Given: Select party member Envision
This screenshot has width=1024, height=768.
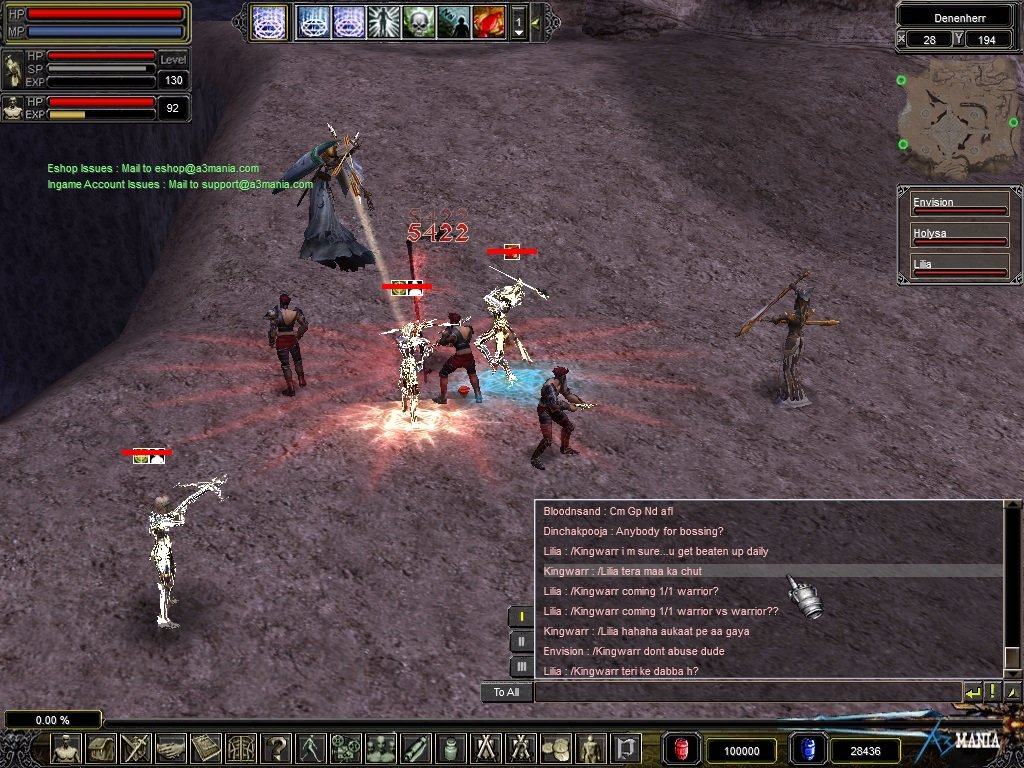Looking at the screenshot, I should [x=958, y=206].
